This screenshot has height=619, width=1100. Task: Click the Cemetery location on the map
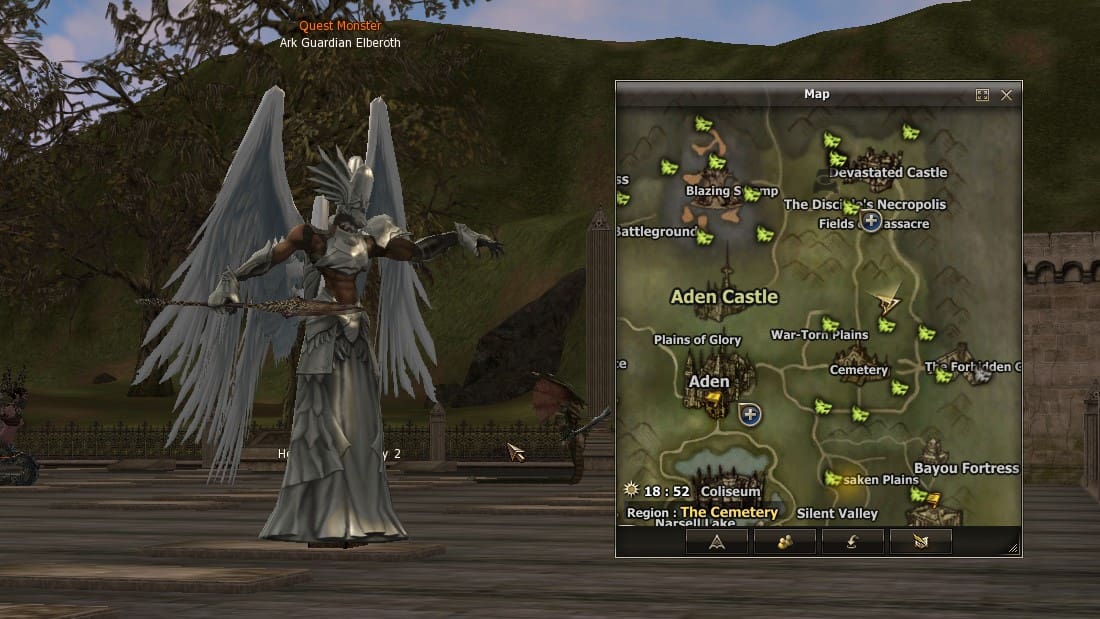[858, 368]
